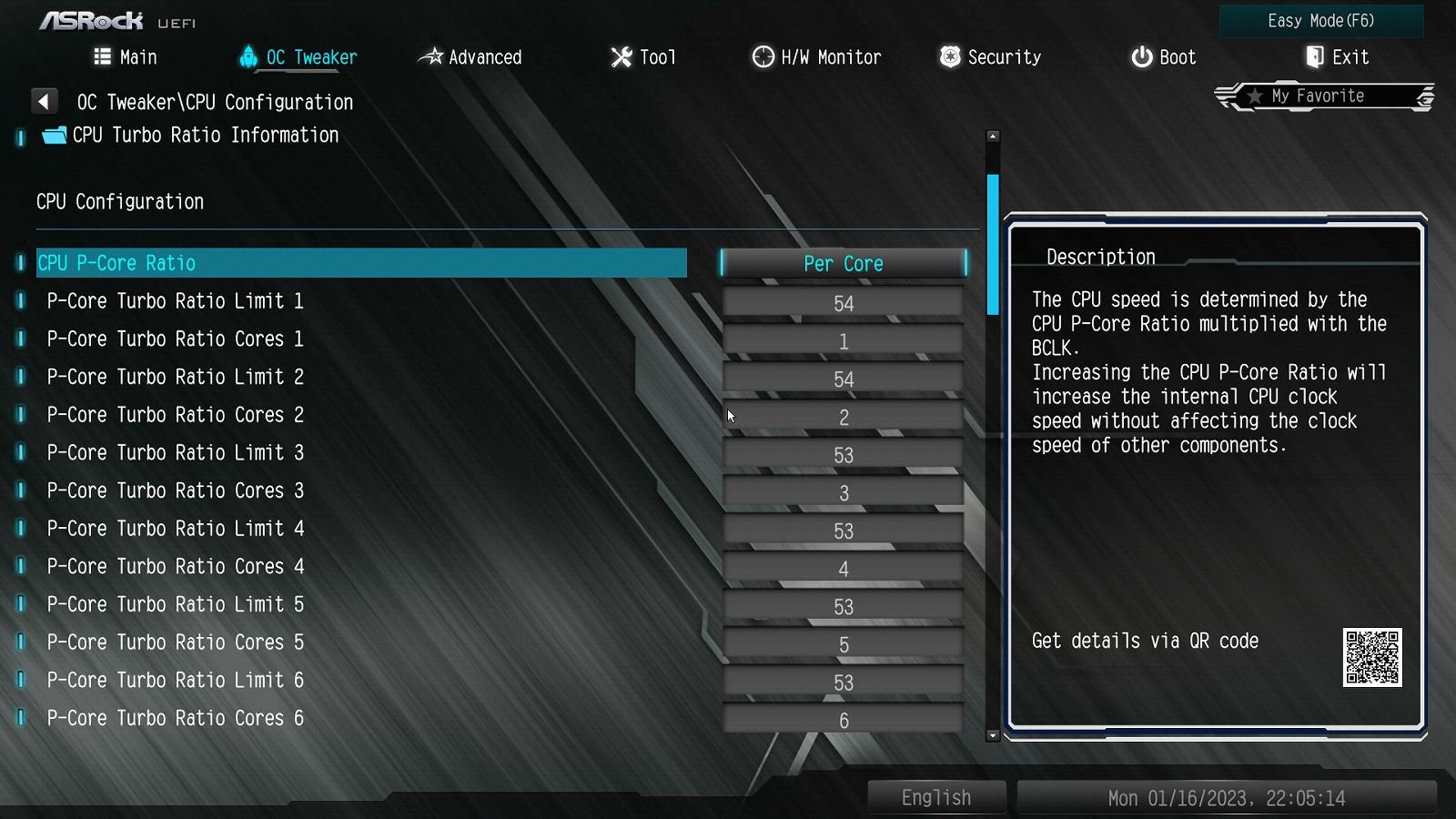Open My Favorite list
This screenshot has width=1456, height=819.
pyautogui.click(x=1318, y=96)
